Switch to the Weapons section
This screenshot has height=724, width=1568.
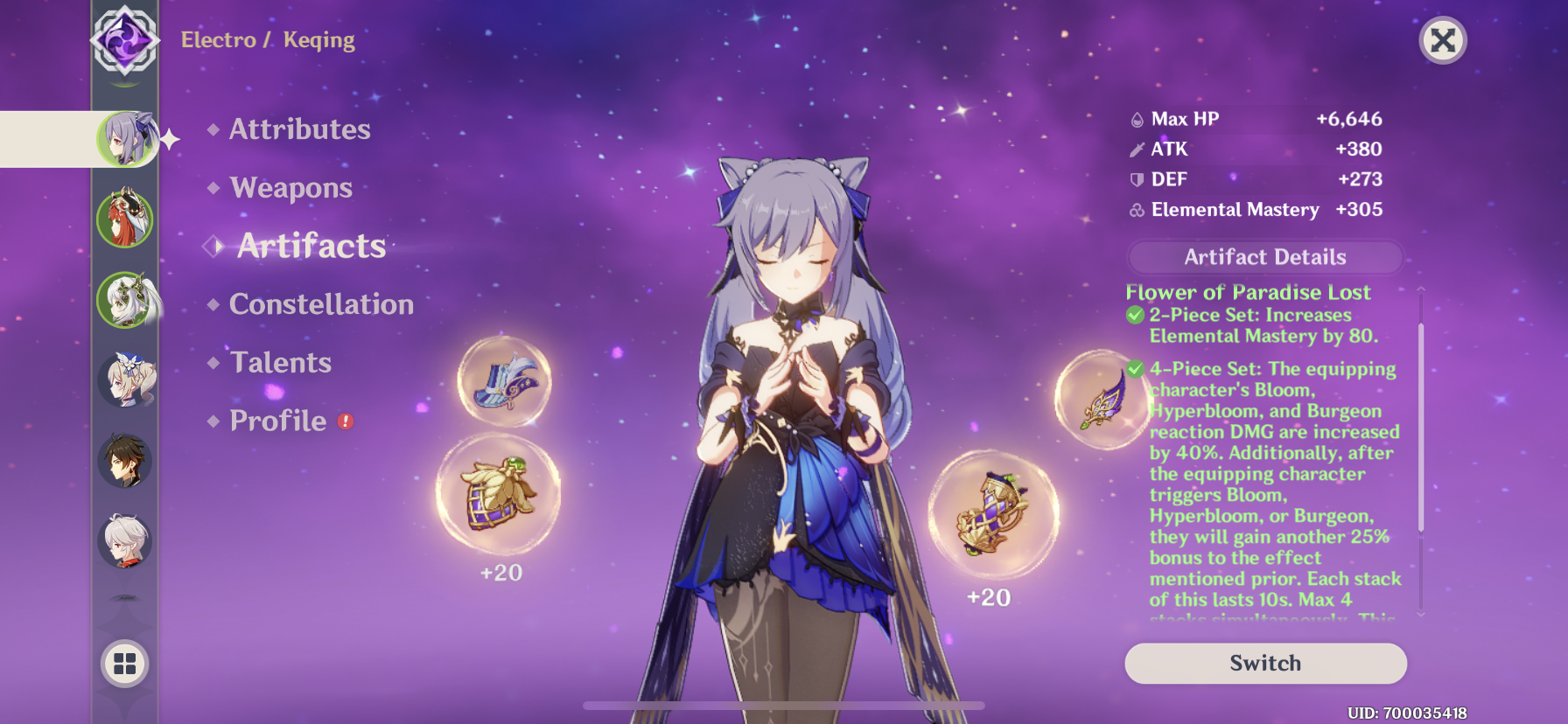pos(290,187)
